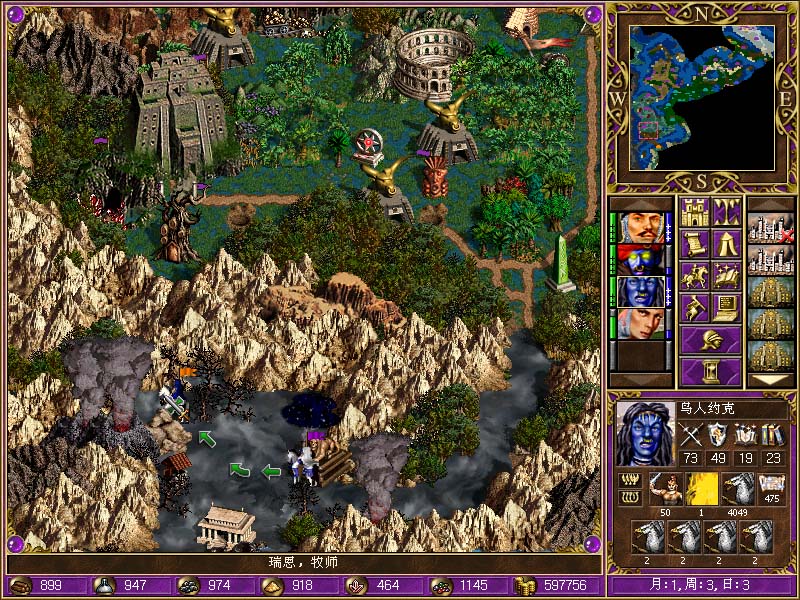The image size is (800, 600).
Task: Open the Kingdom Overview castle button
Action: (693, 212)
